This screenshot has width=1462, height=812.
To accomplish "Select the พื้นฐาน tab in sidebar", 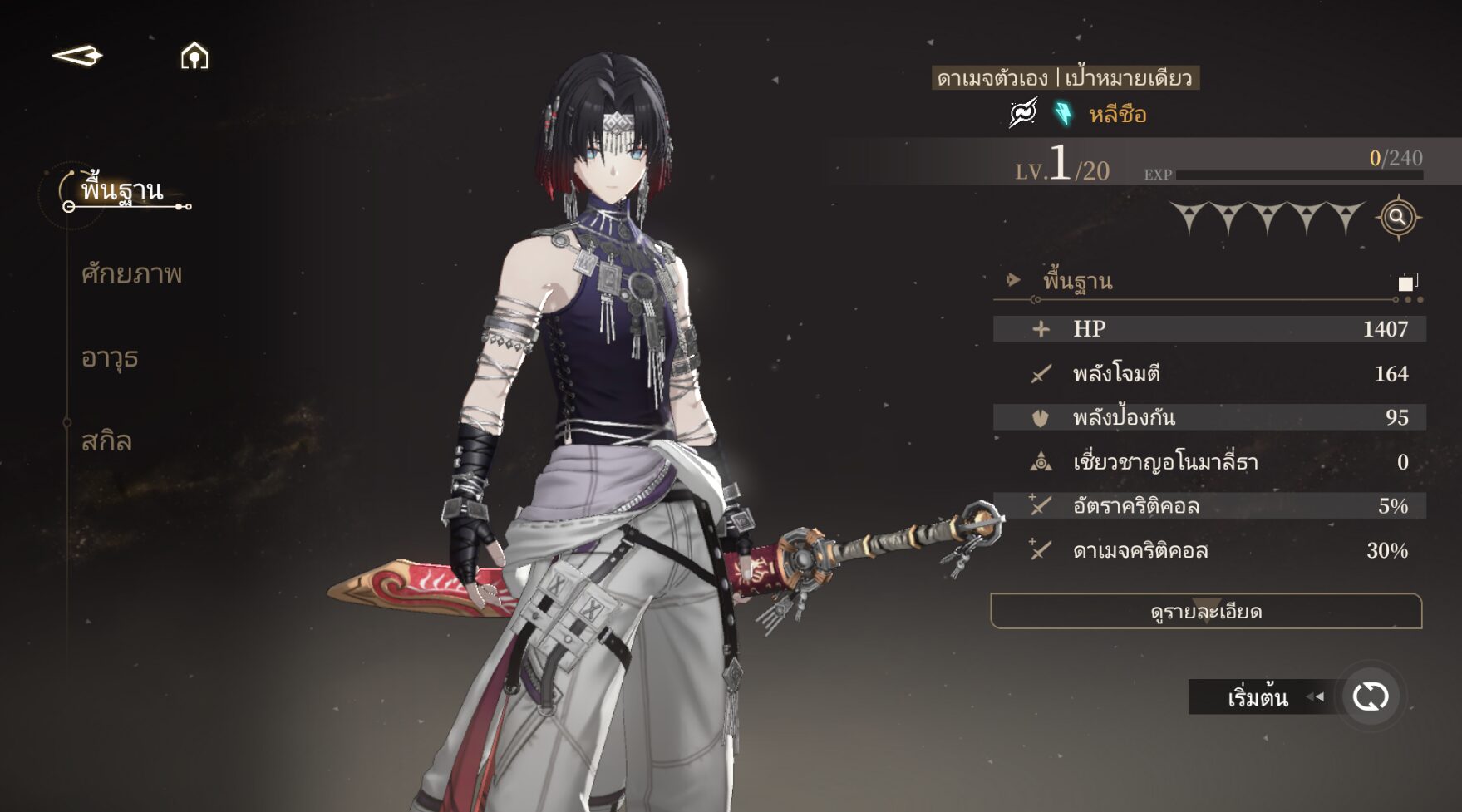I will [x=122, y=190].
